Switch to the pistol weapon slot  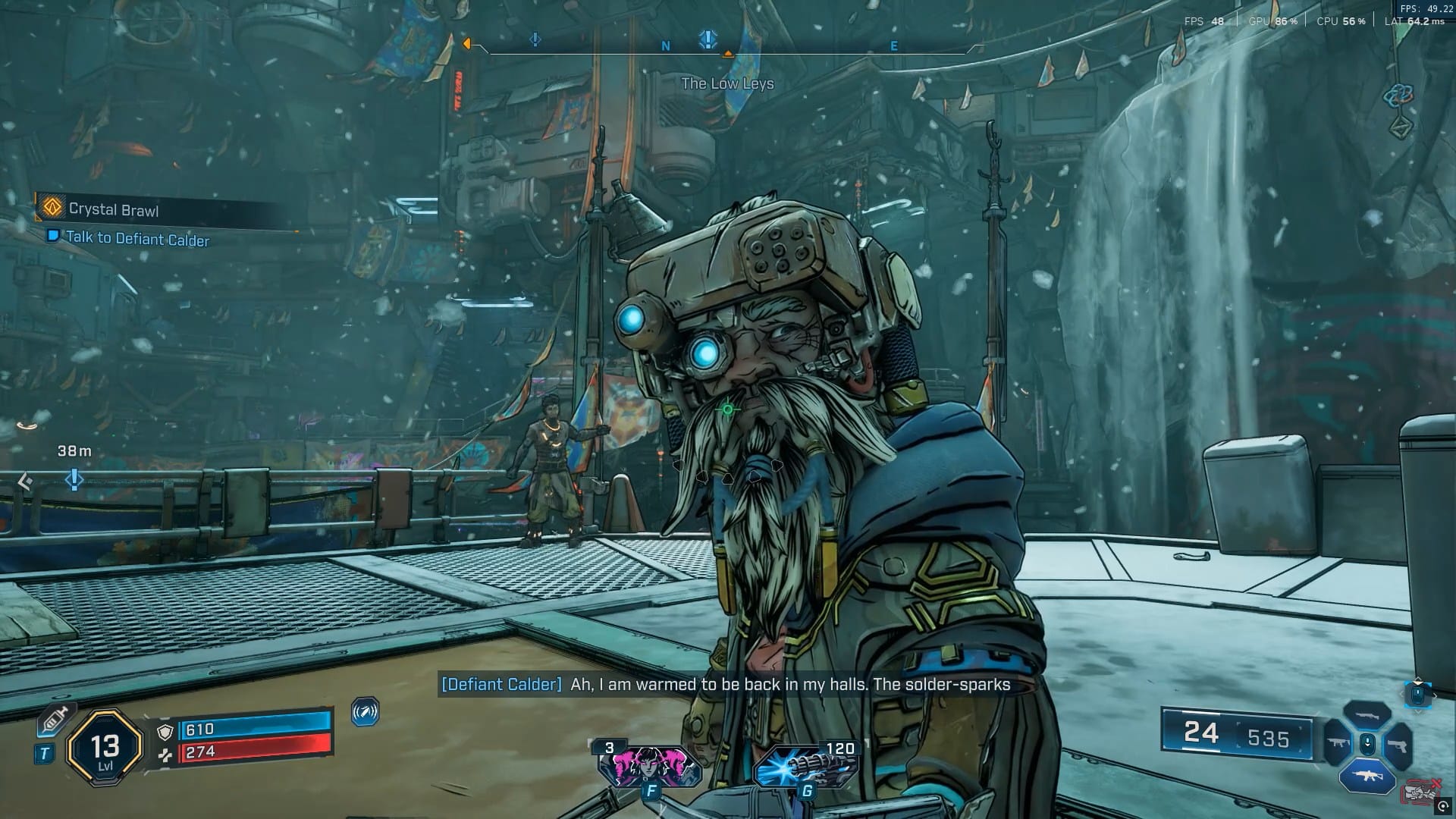pyautogui.click(x=1398, y=745)
